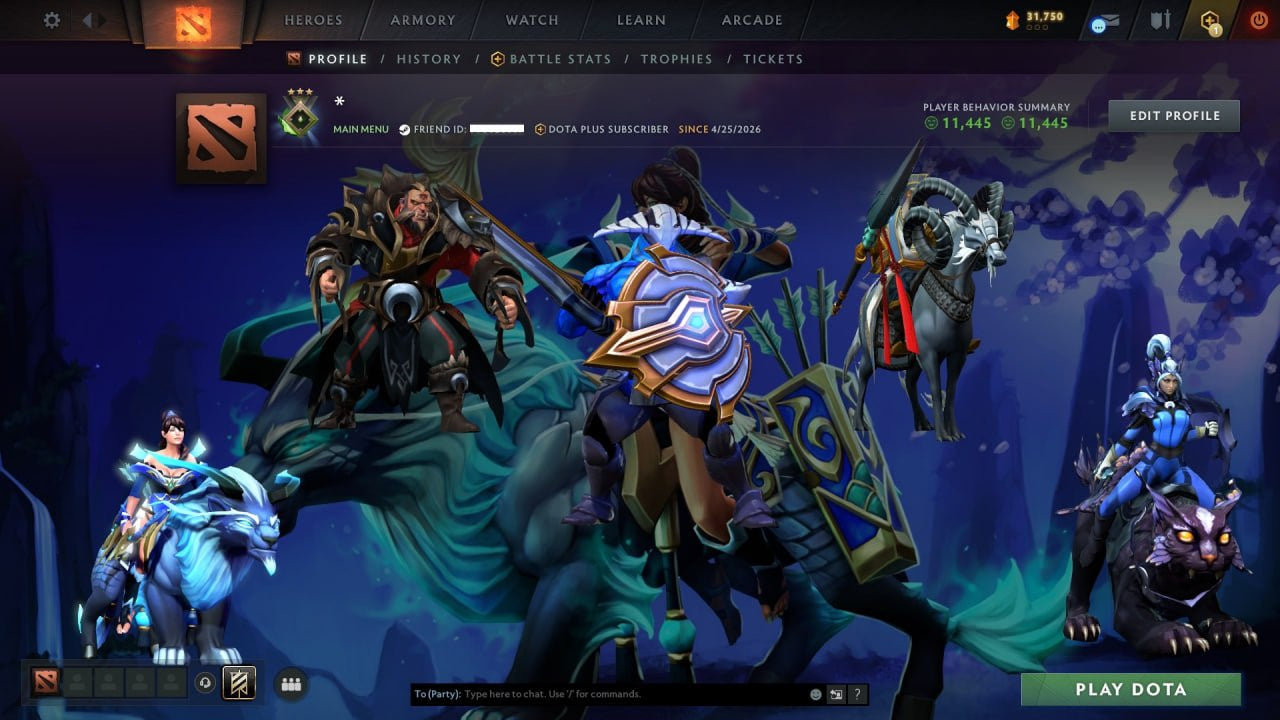Image resolution: width=1280 pixels, height=720 pixels.
Task: Open the friends list group icon
Action: point(290,683)
